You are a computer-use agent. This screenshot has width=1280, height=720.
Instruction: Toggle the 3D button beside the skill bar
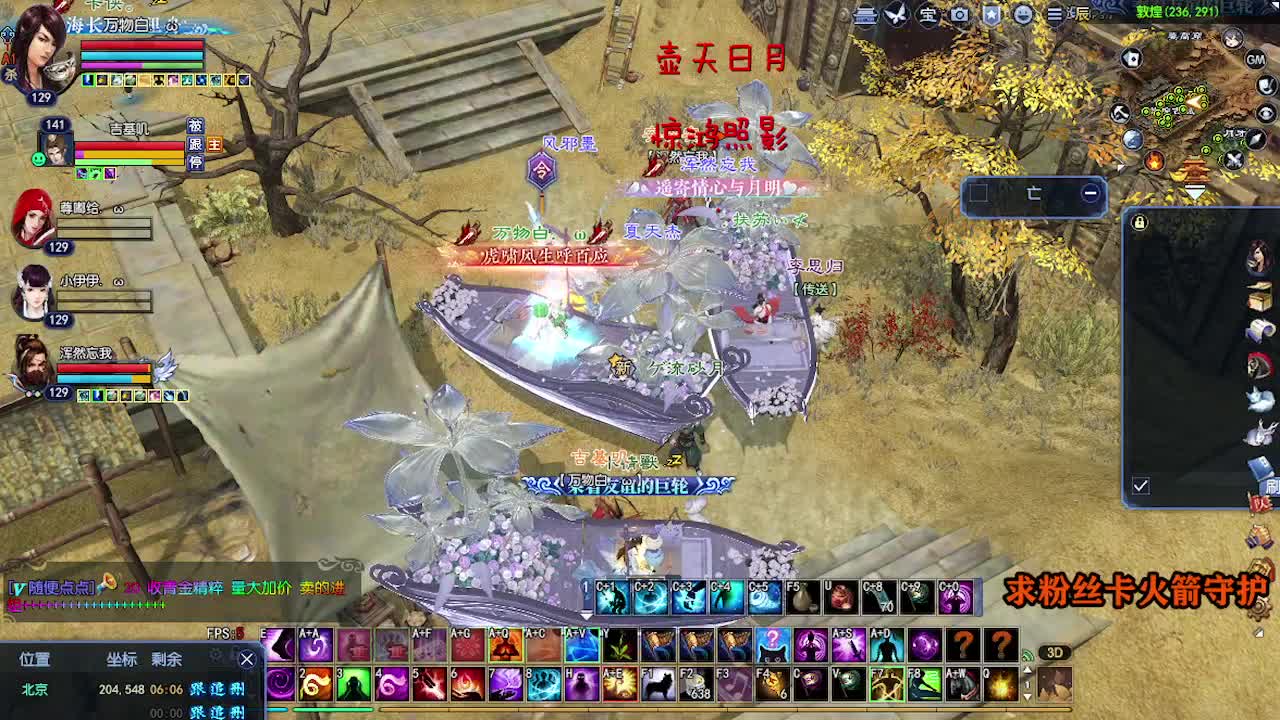pyautogui.click(x=1055, y=652)
